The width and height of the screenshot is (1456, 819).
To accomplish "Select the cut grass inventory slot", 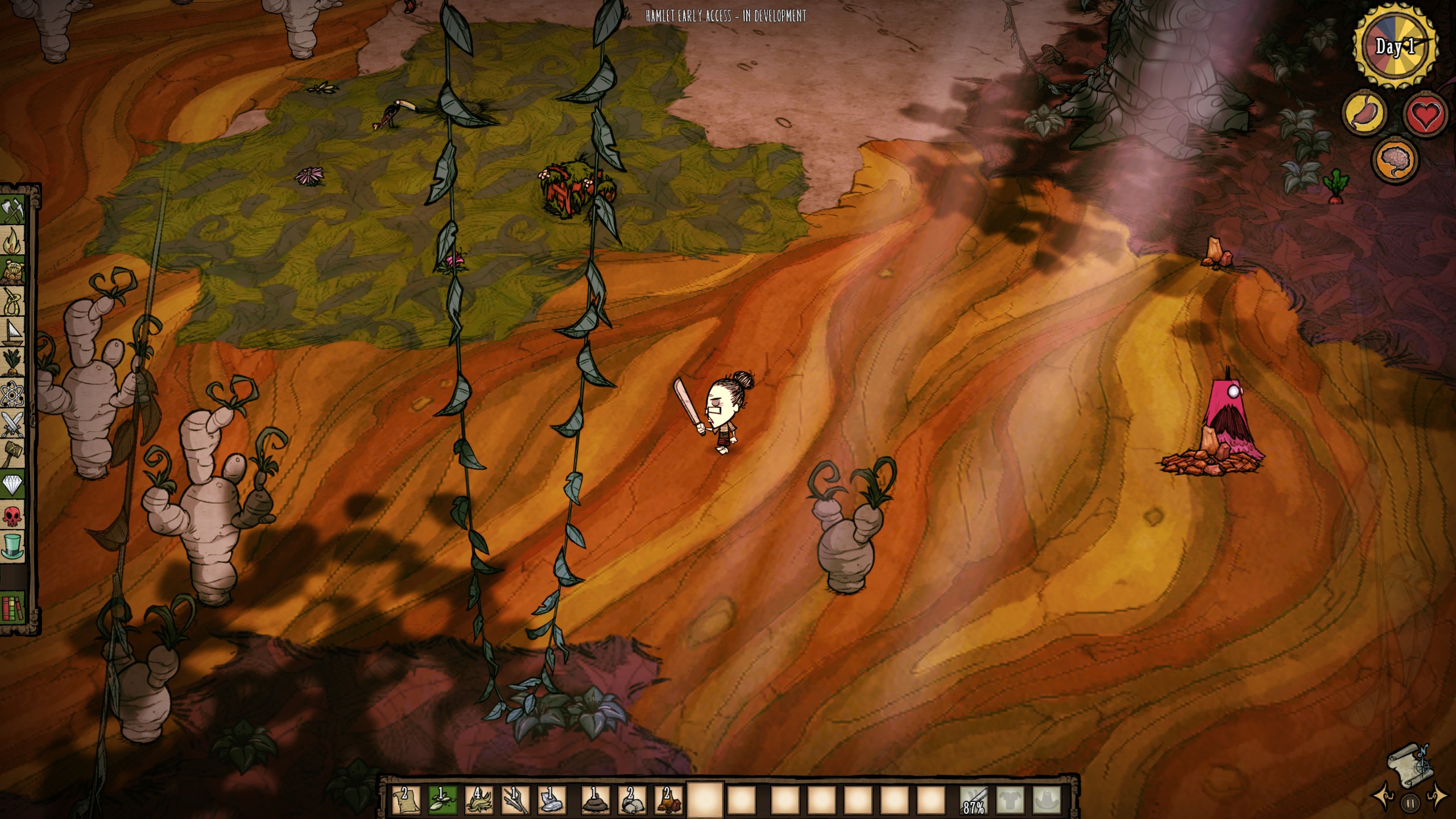I will tap(478, 799).
